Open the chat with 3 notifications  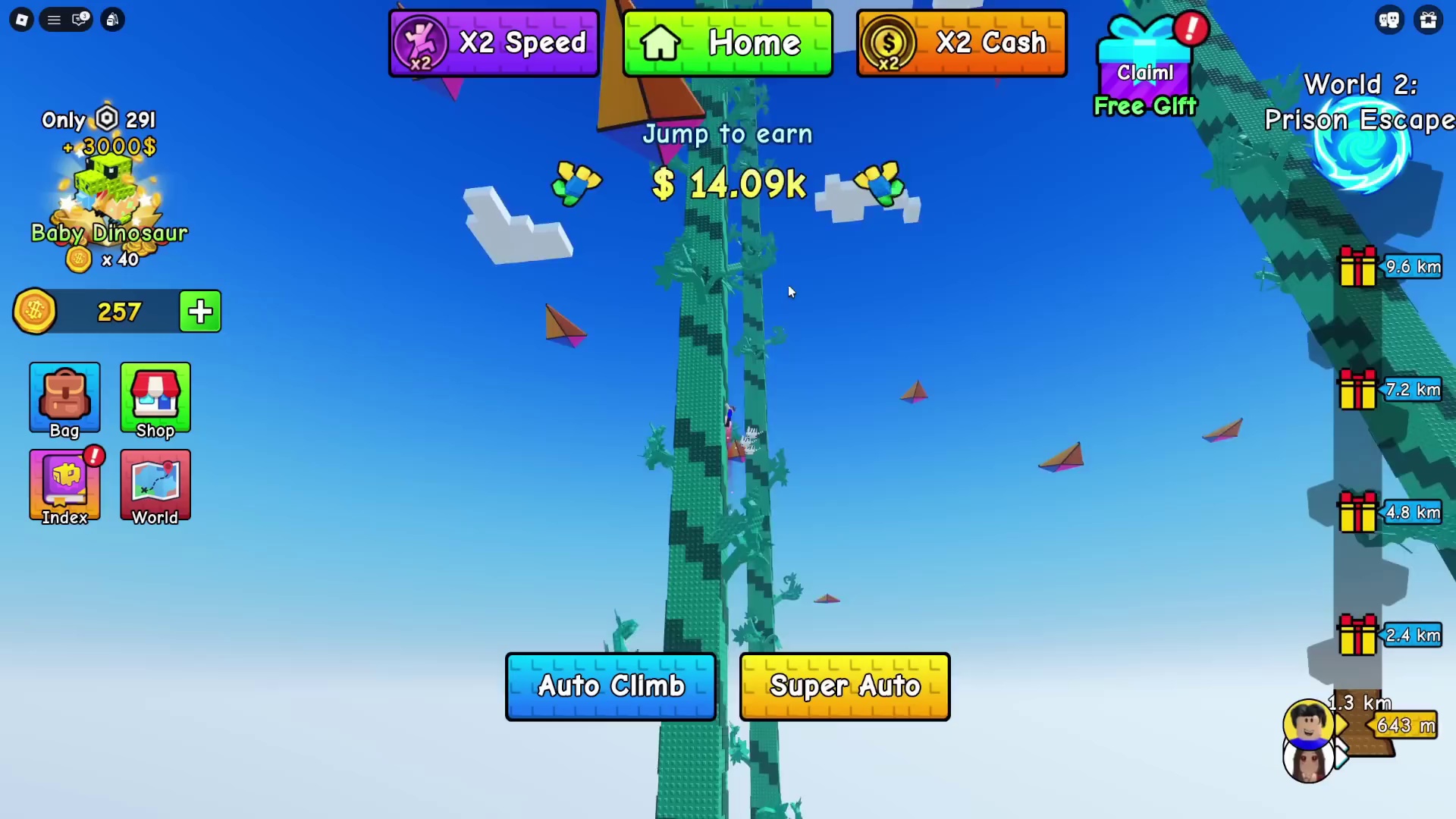click(x=80, y=20)
